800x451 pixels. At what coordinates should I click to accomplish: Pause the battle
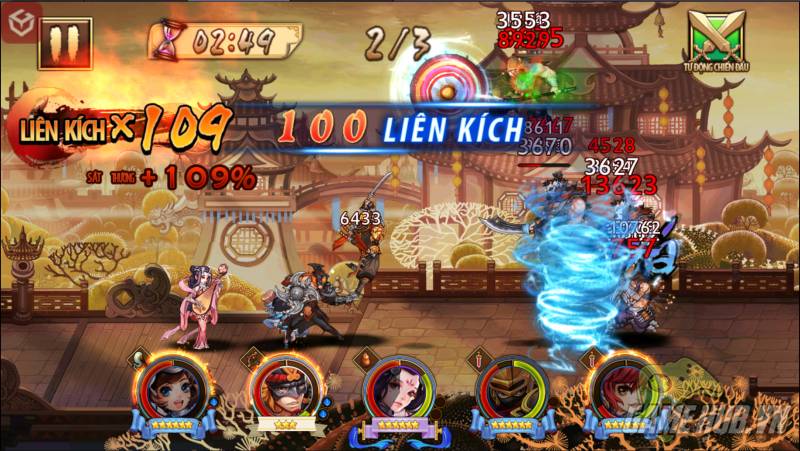tap(65, 46)
